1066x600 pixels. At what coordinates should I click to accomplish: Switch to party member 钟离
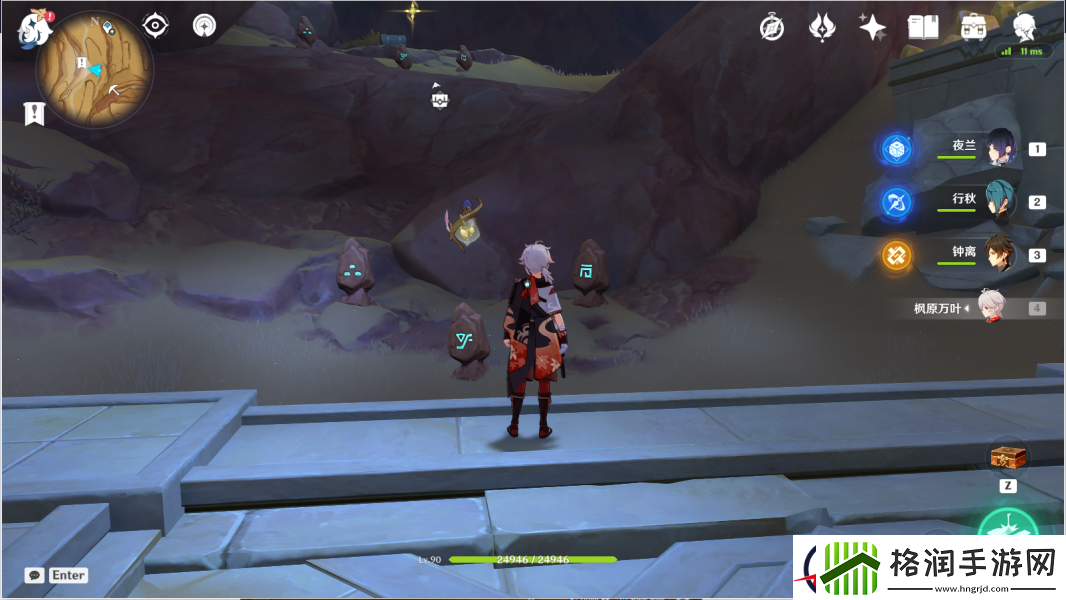click(x=1000, y=254)
